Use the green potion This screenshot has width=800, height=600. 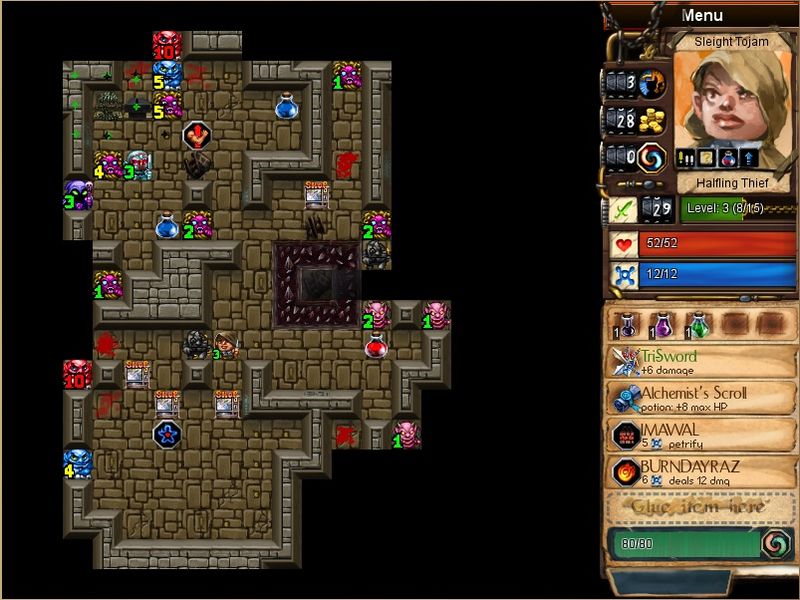[x=697, y=324]
